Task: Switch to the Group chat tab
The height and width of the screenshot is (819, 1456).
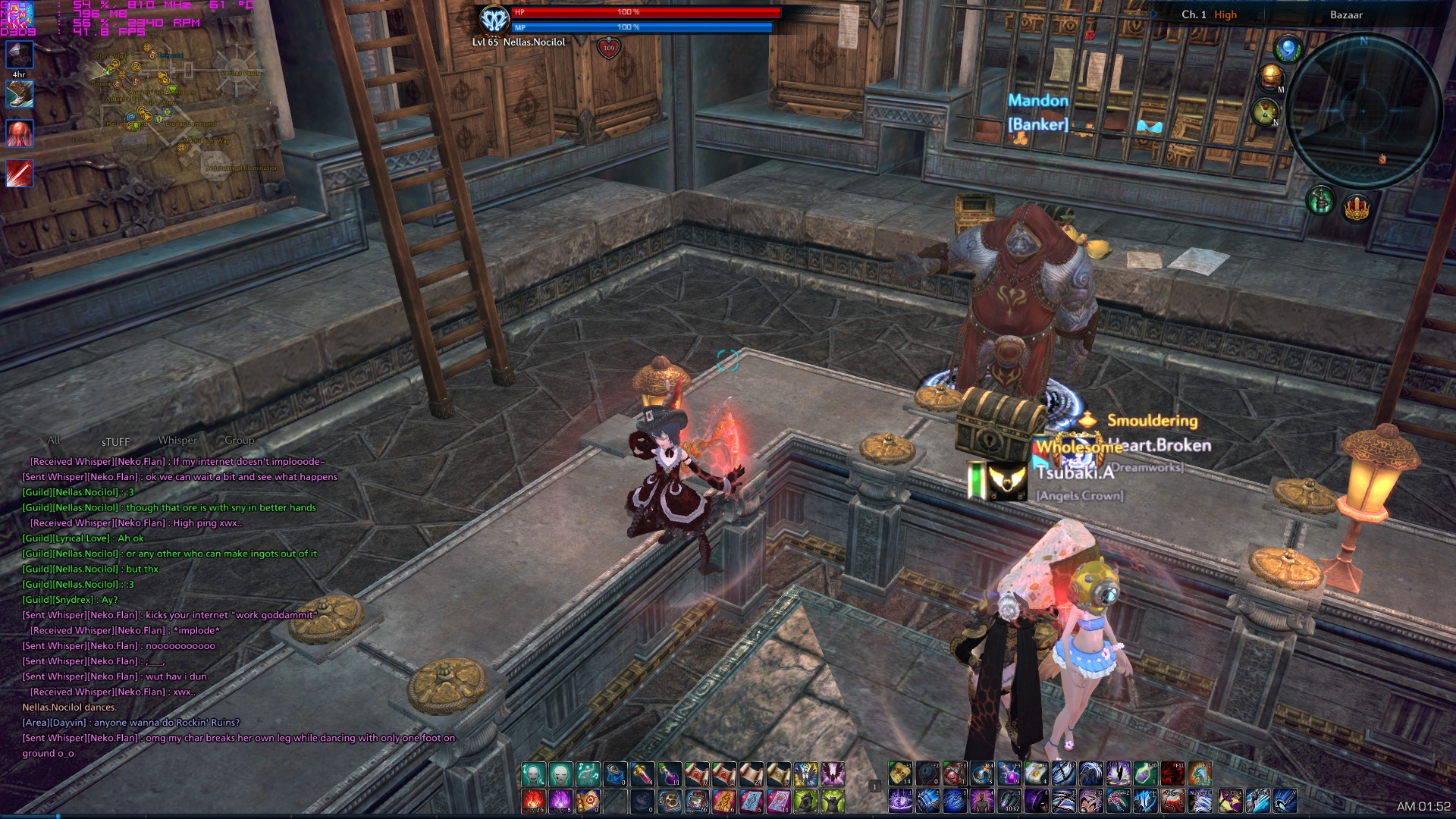Action: click(240, 441)
